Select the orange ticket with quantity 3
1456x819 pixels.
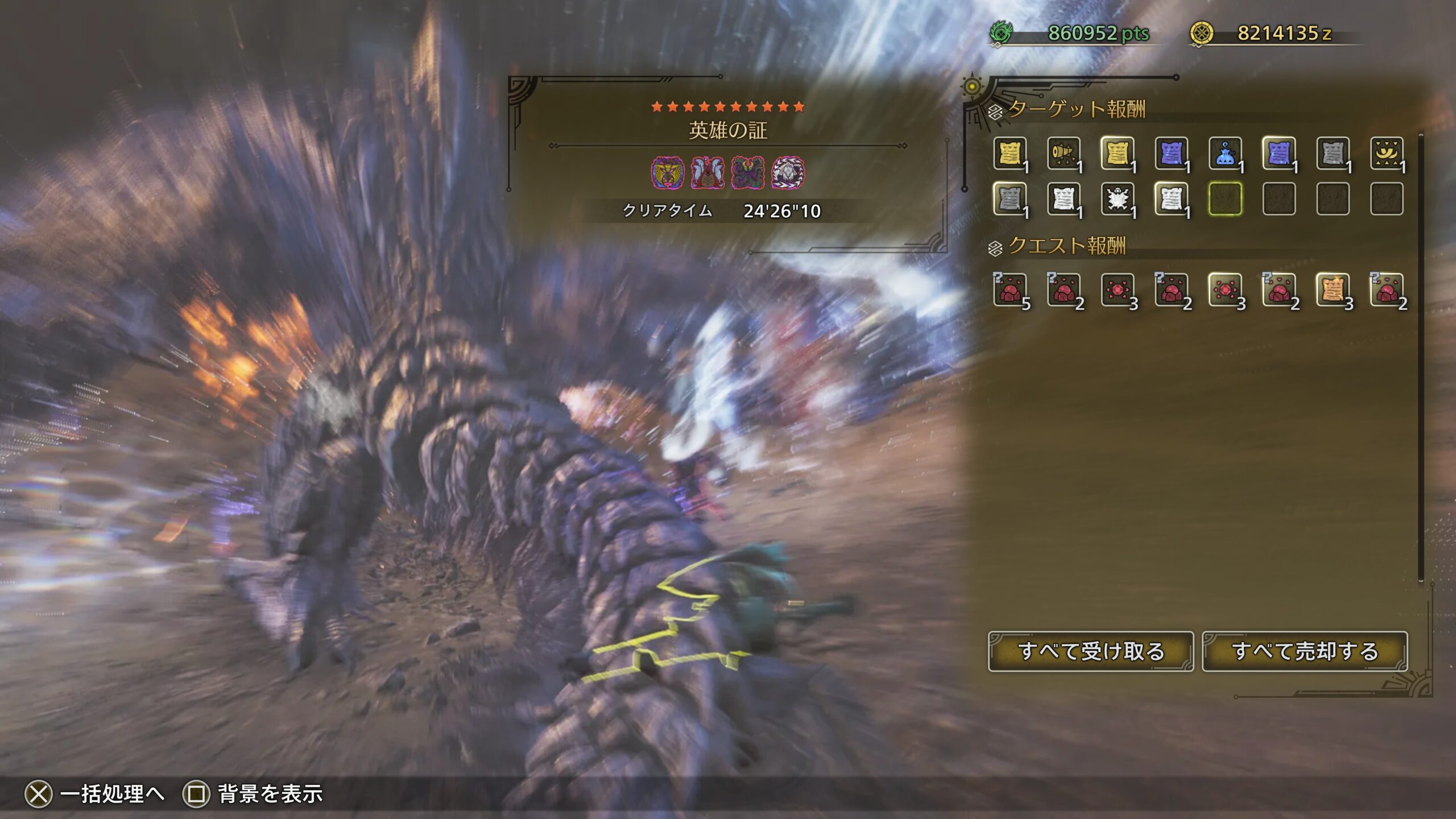tap(1333, 290)
